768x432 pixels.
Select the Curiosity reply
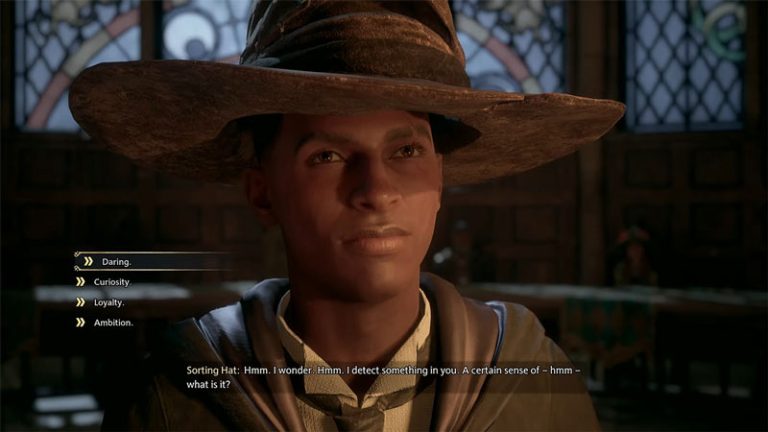coord(112,282)
